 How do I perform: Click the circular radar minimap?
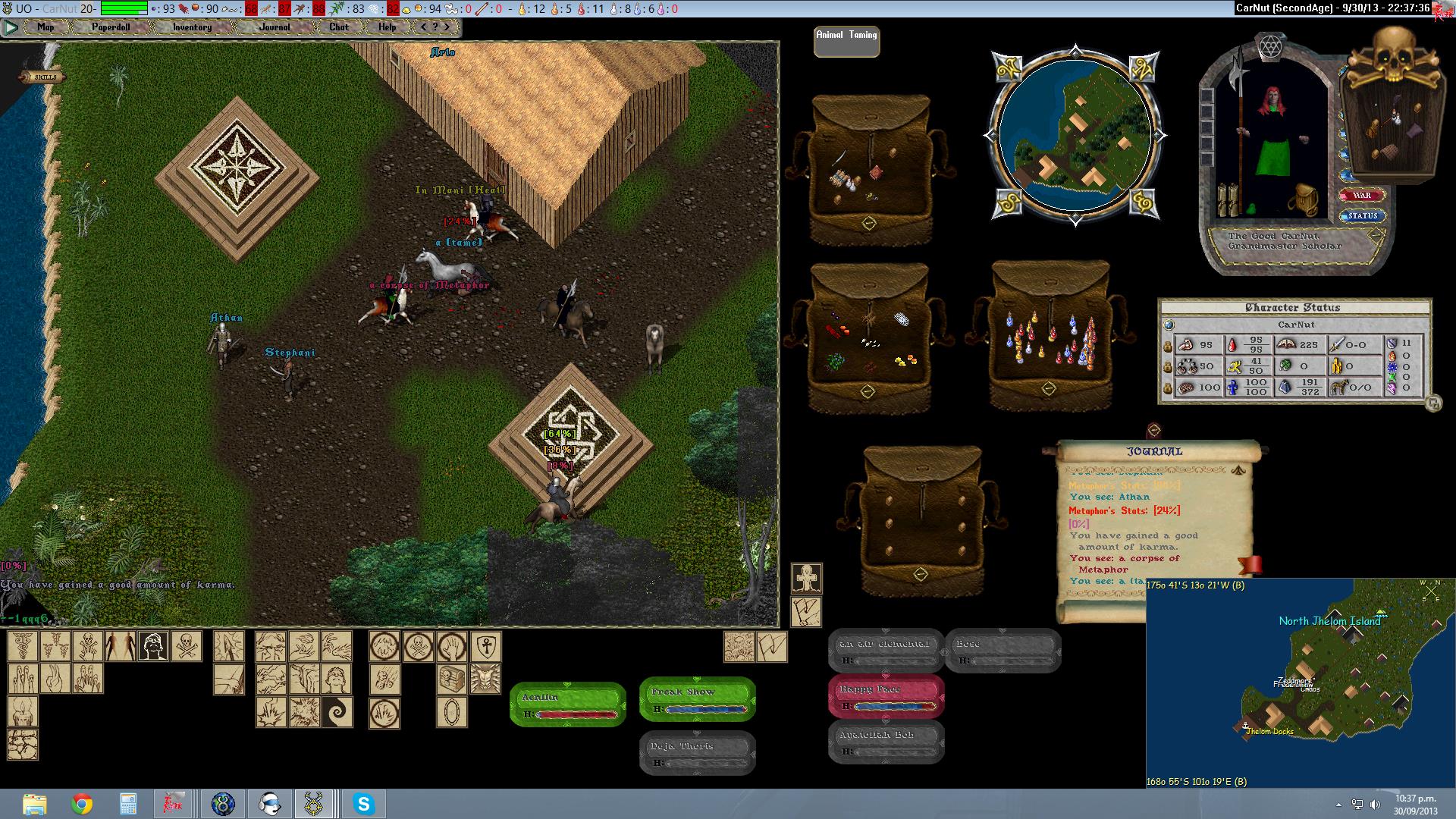(1075, 135)
